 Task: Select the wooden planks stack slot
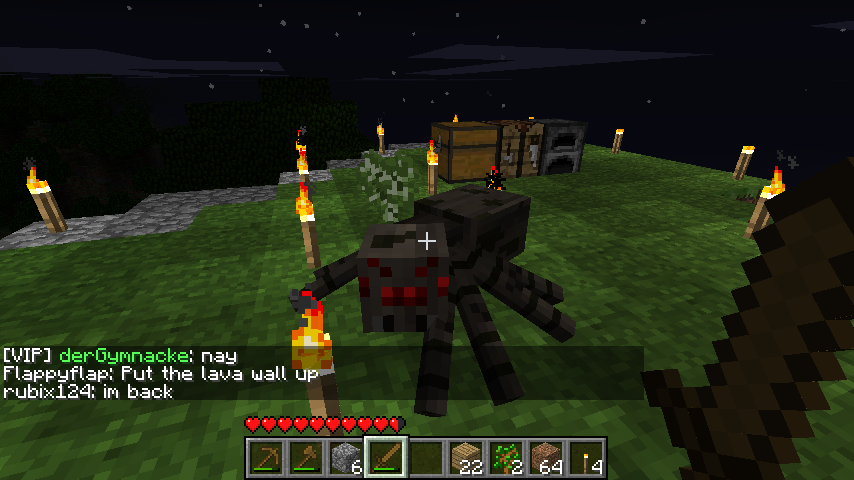(x=465, y=458)
